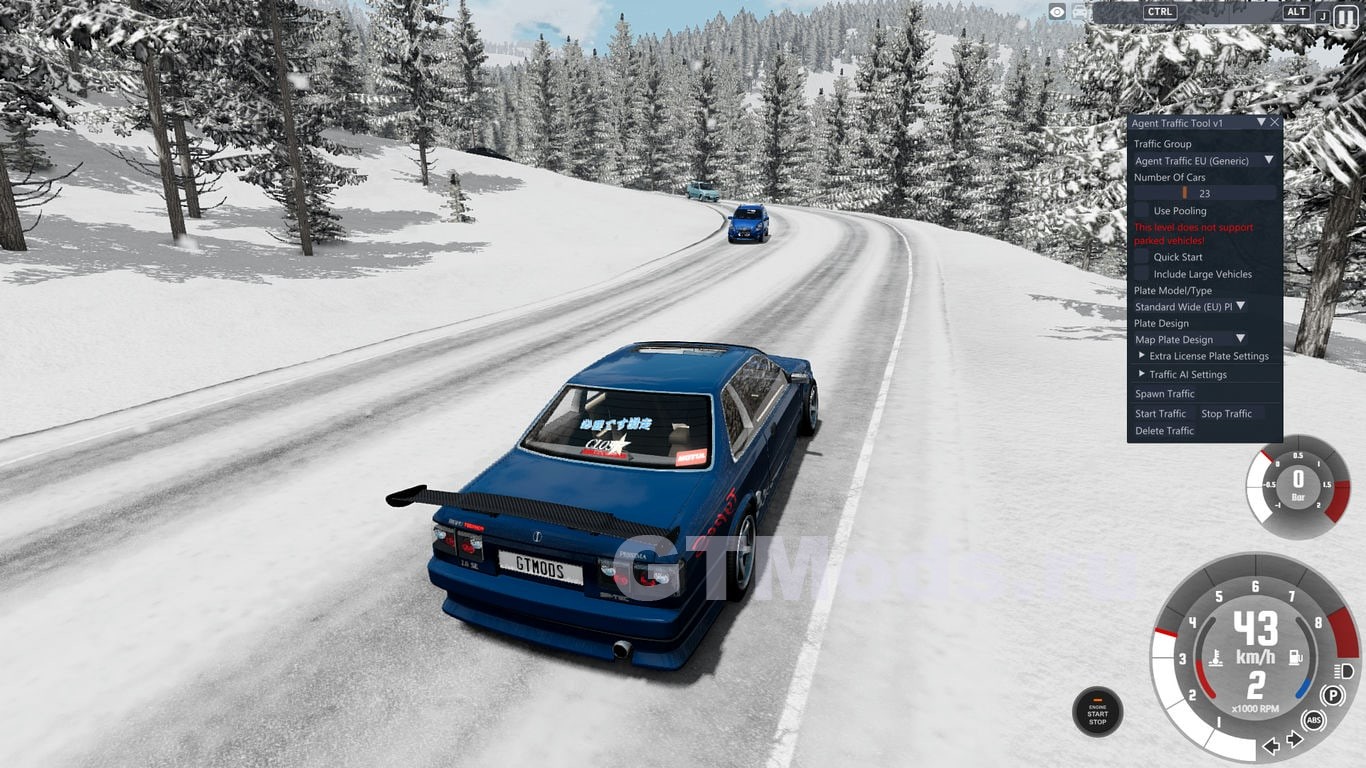
Task: Start Traffic in the tool panel
Action: click(x=1160, y=414)
